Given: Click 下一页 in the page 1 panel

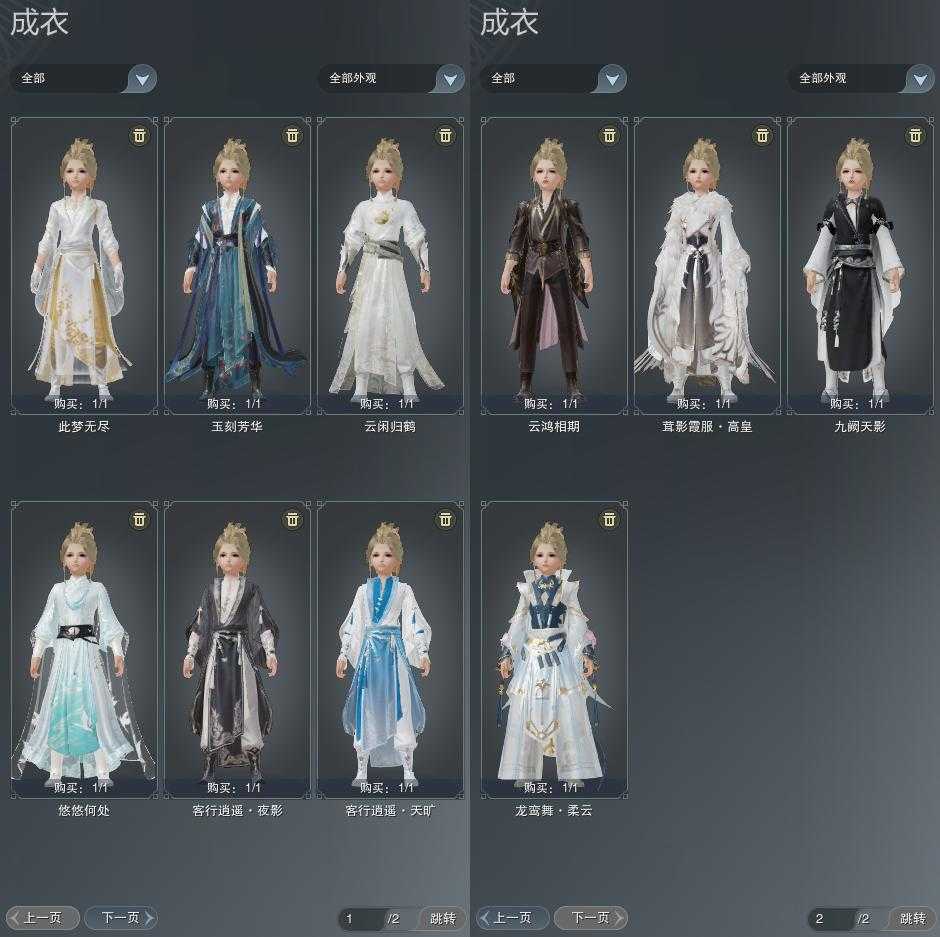Looking at the screenshot, I should click(x=120, y=917).
